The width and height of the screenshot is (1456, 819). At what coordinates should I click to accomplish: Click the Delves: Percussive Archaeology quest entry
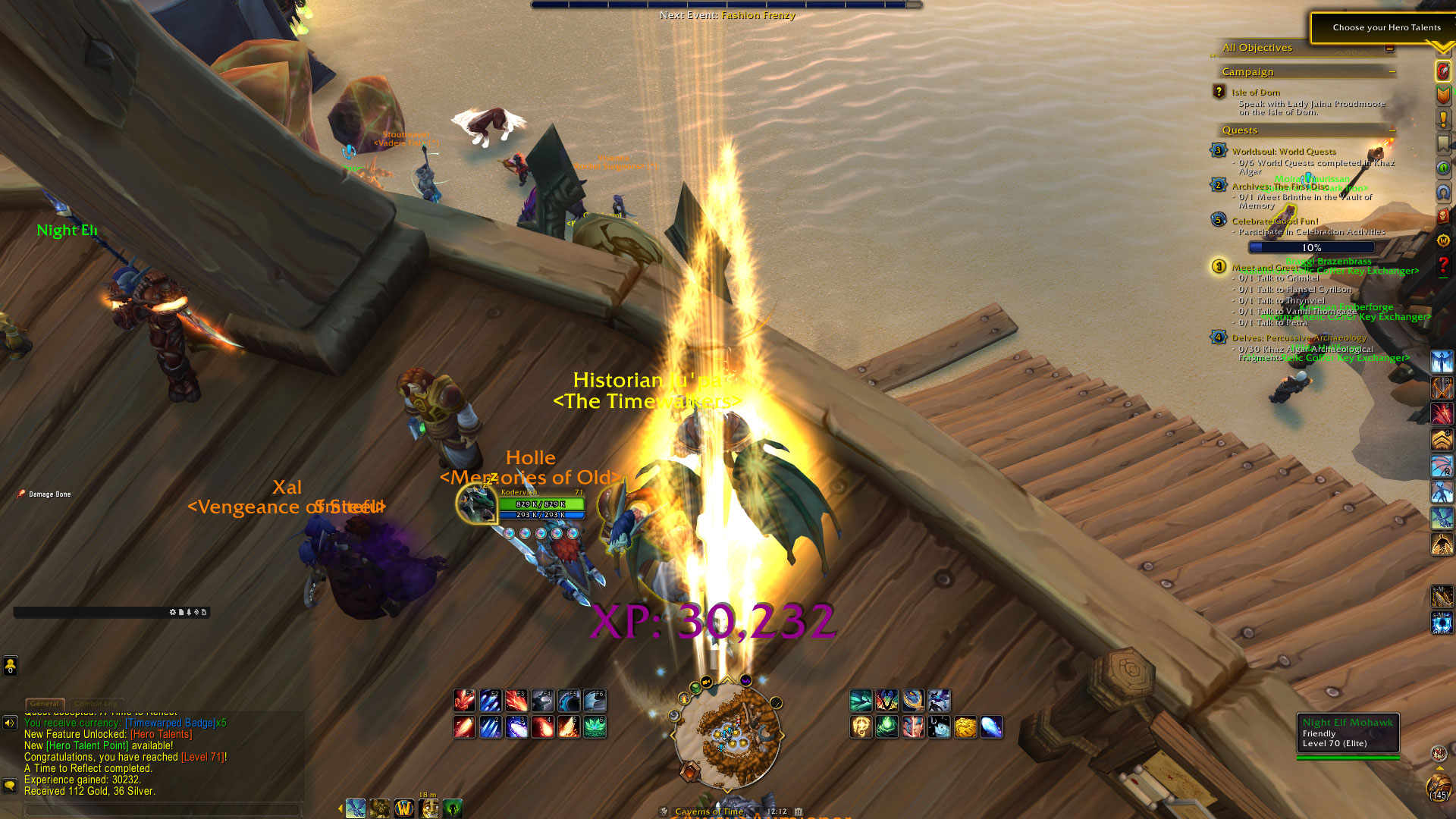pos(1298,338)
